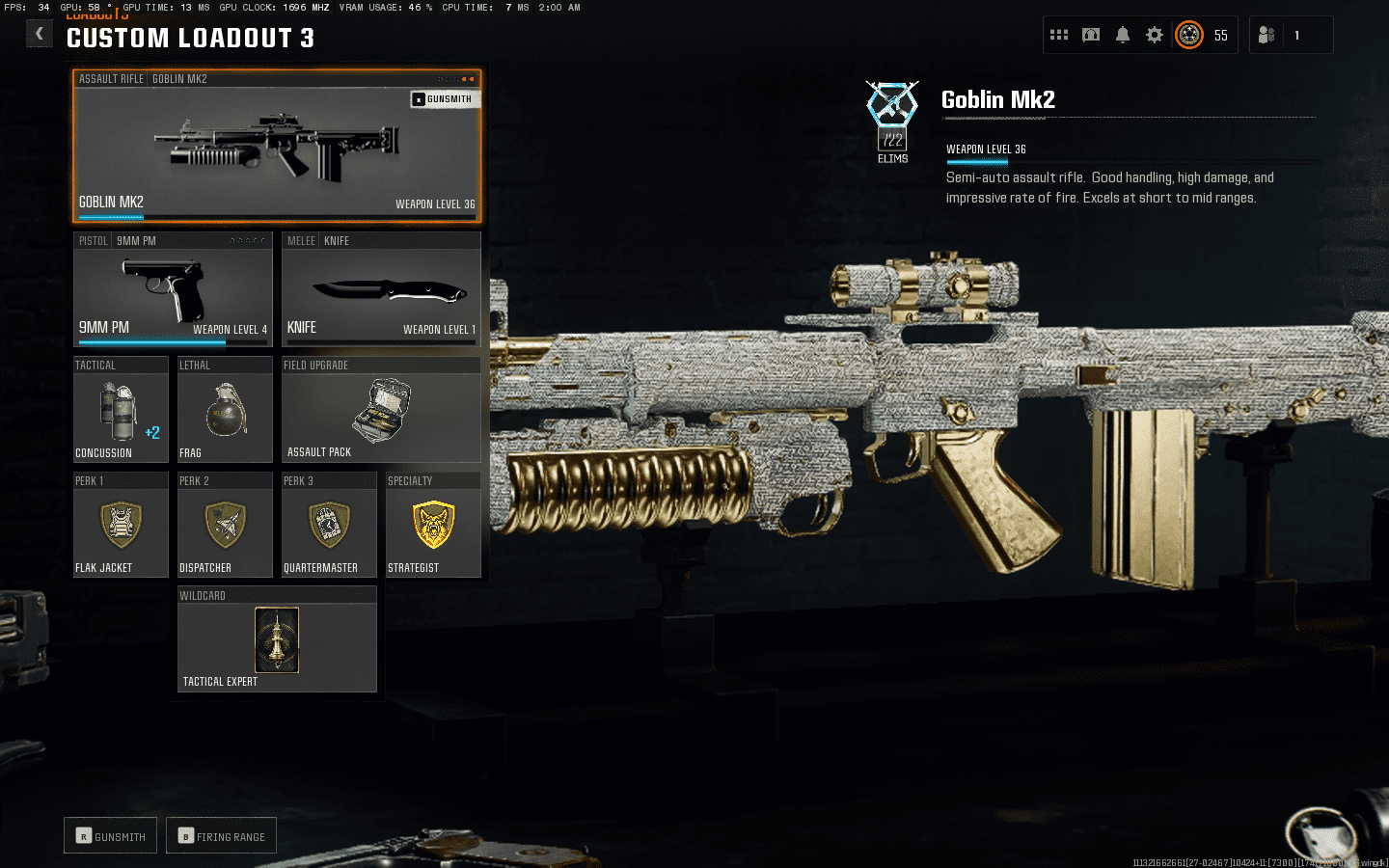Open the social party panel
1389x868 pixels.
[1267, 36]
